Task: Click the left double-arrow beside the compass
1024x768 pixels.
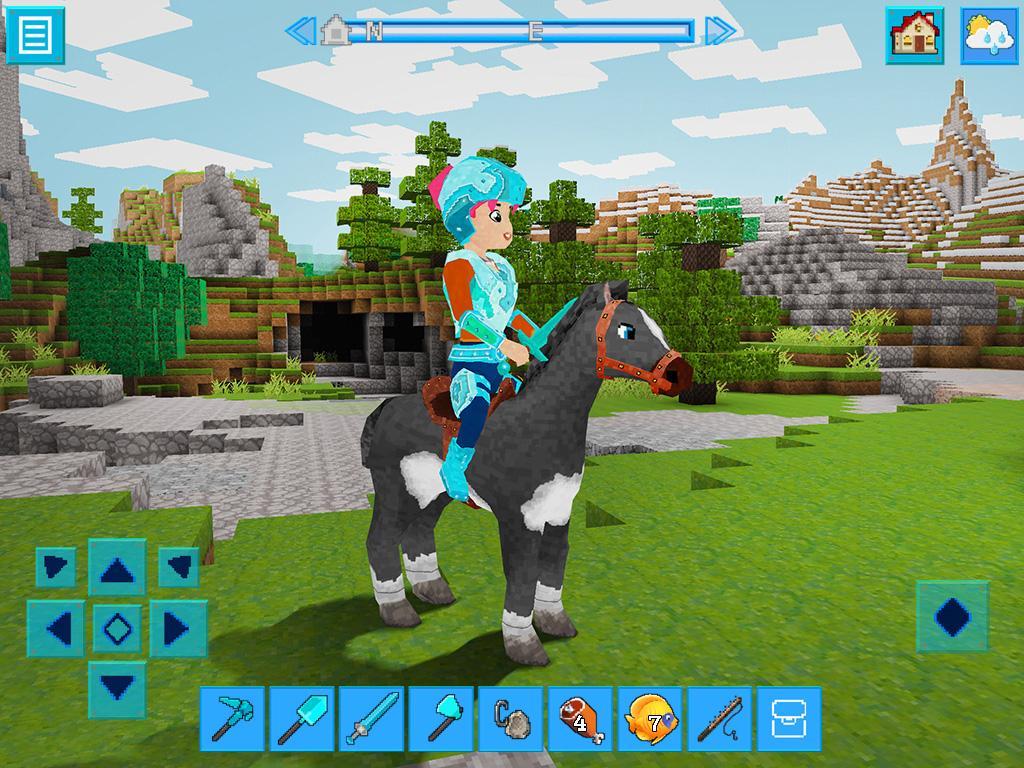Action: point(300,31)
